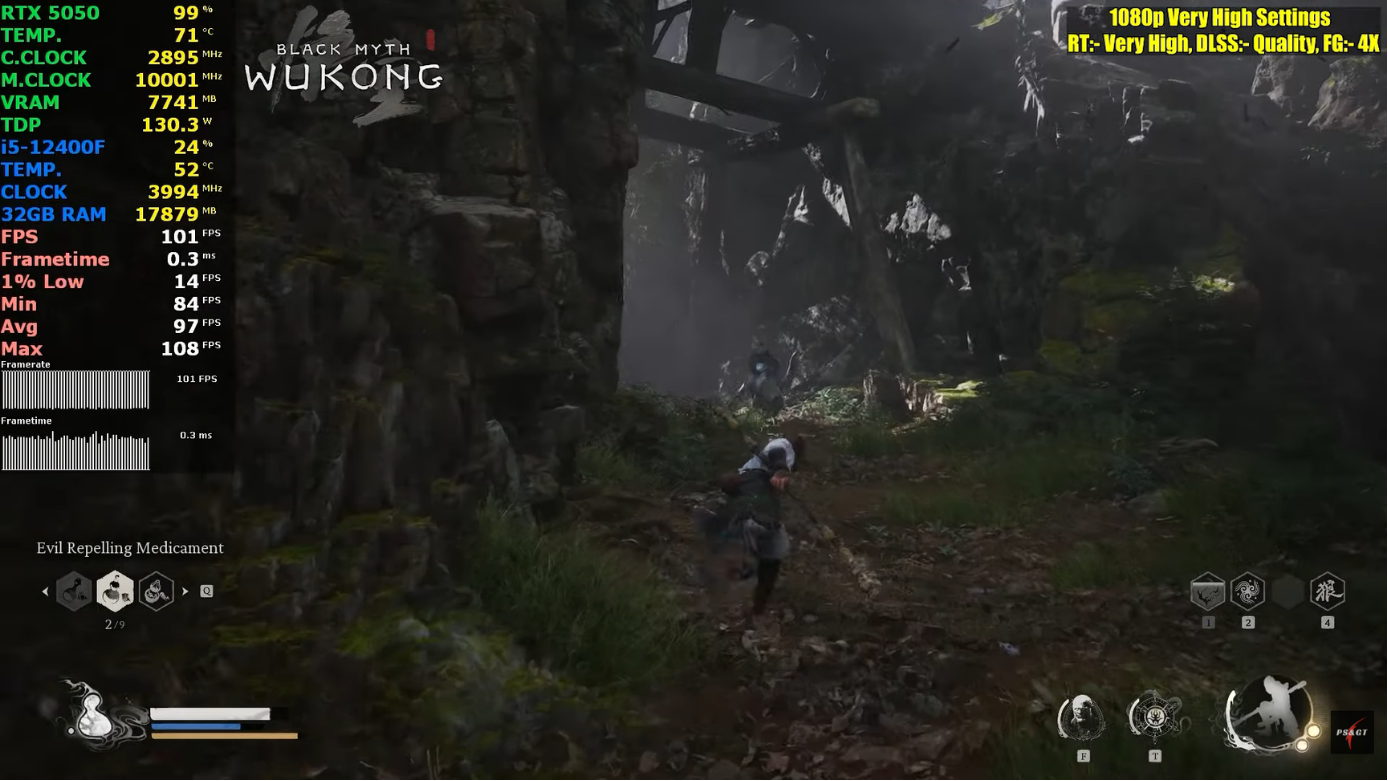Click the wolf transformation icon in slot 4
Viewport: 1388px width, 781px height.
(1327, 592)
